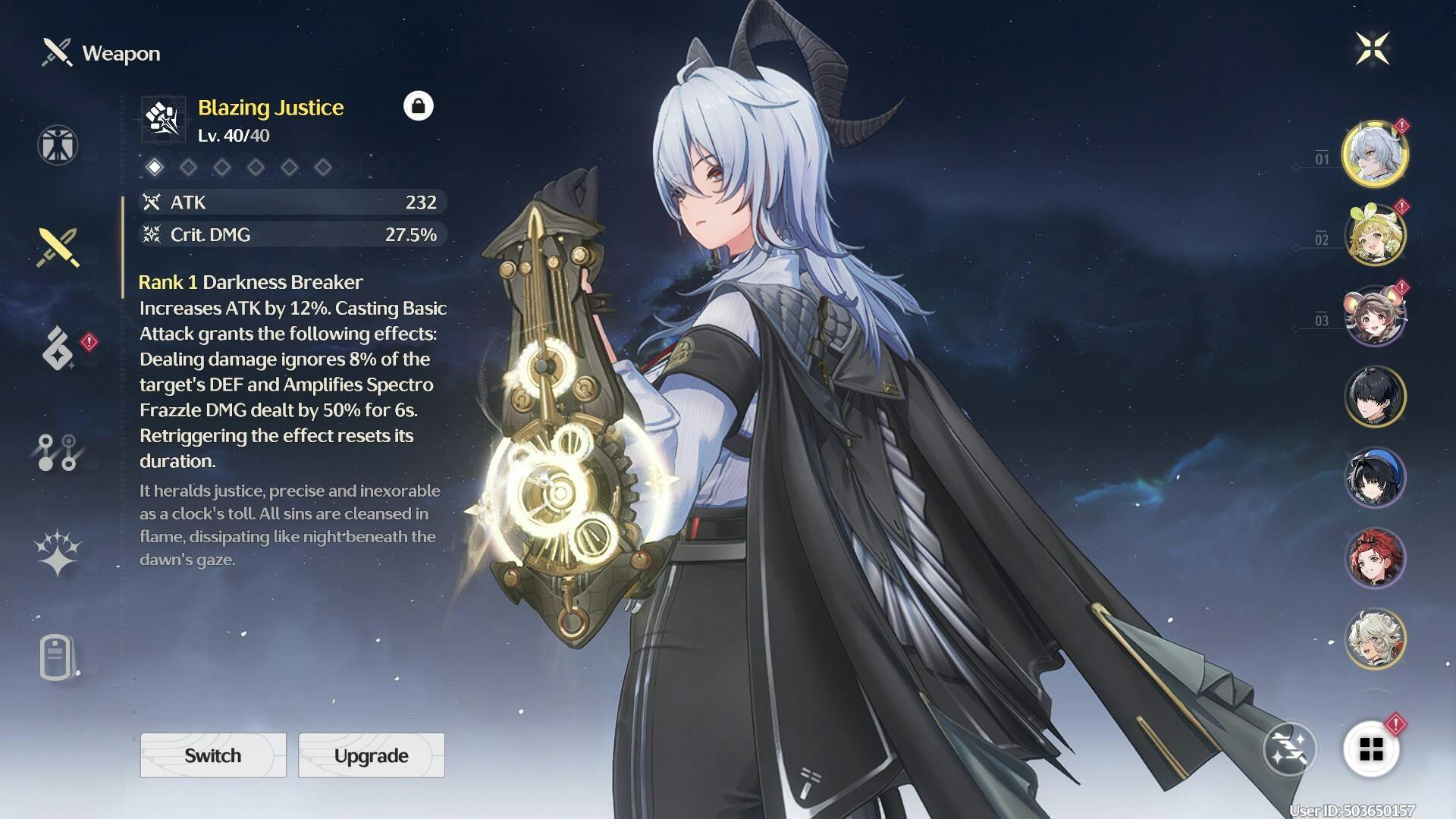Image resolution: width=1456 pixels, height=819 pixels.
Task: Pick the character wearing a blue beret
Action: coord(1375,477)
